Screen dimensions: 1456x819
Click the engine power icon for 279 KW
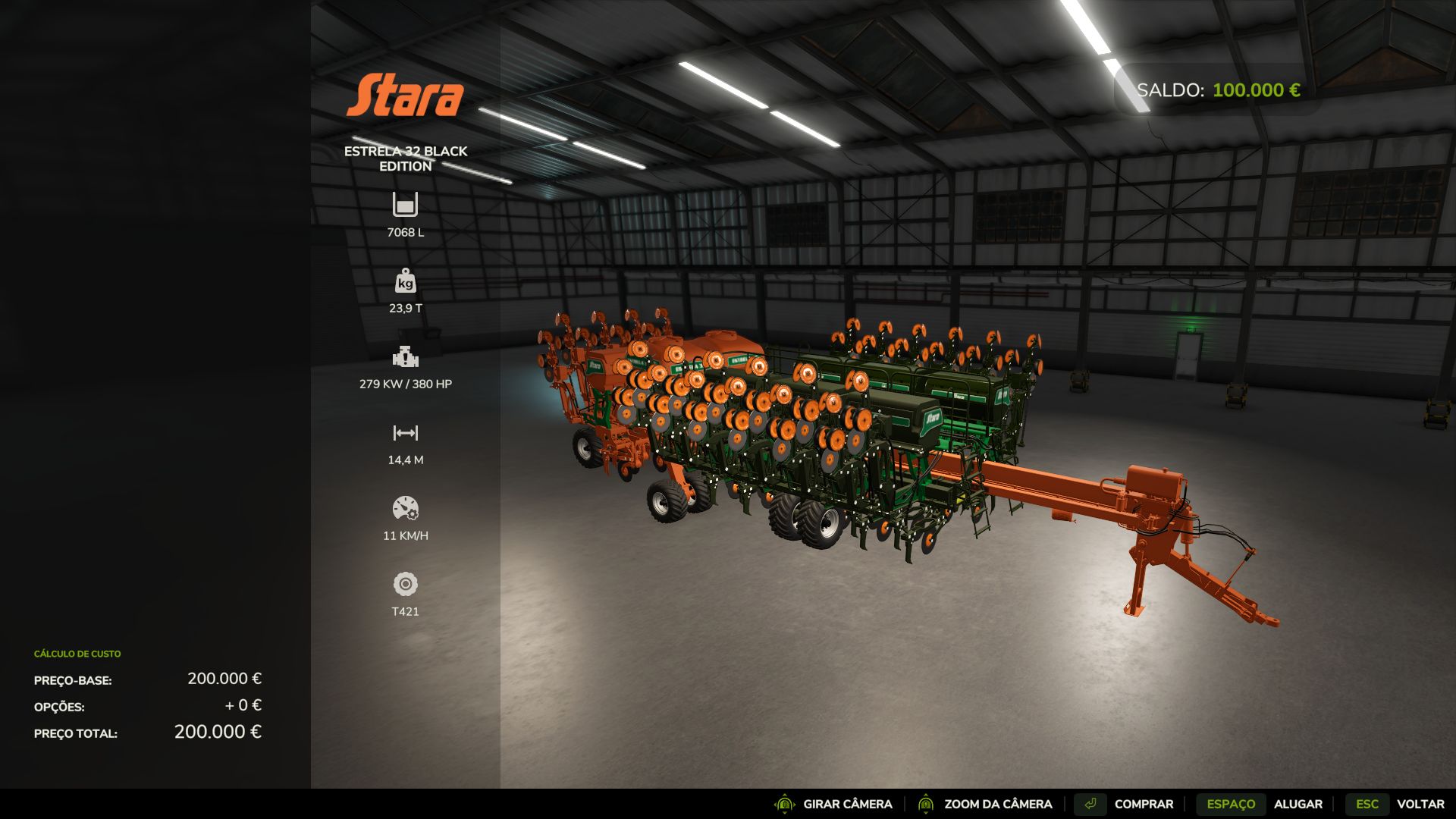[x=406, y=356]
